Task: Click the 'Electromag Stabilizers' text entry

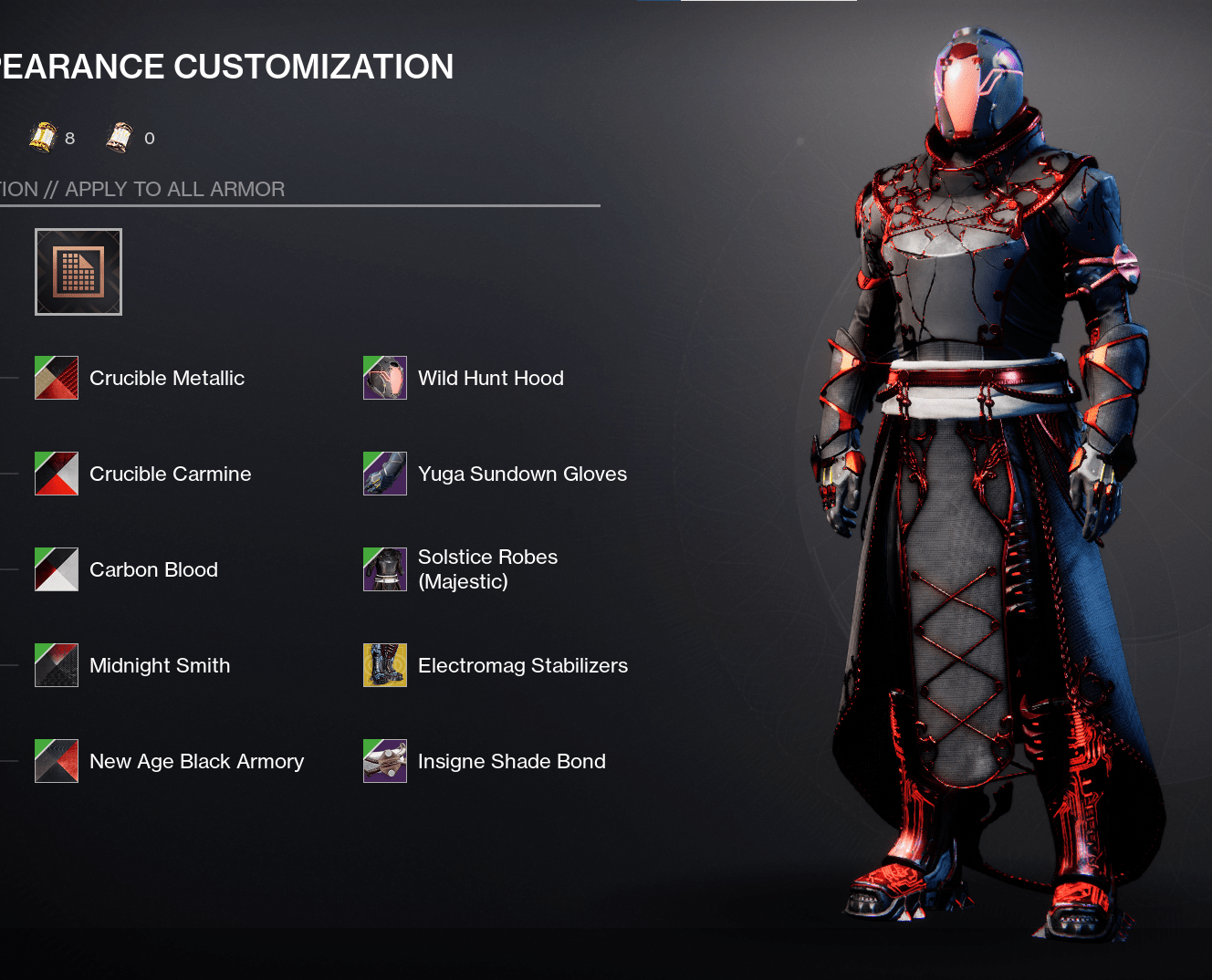Action: coord(522,665)
